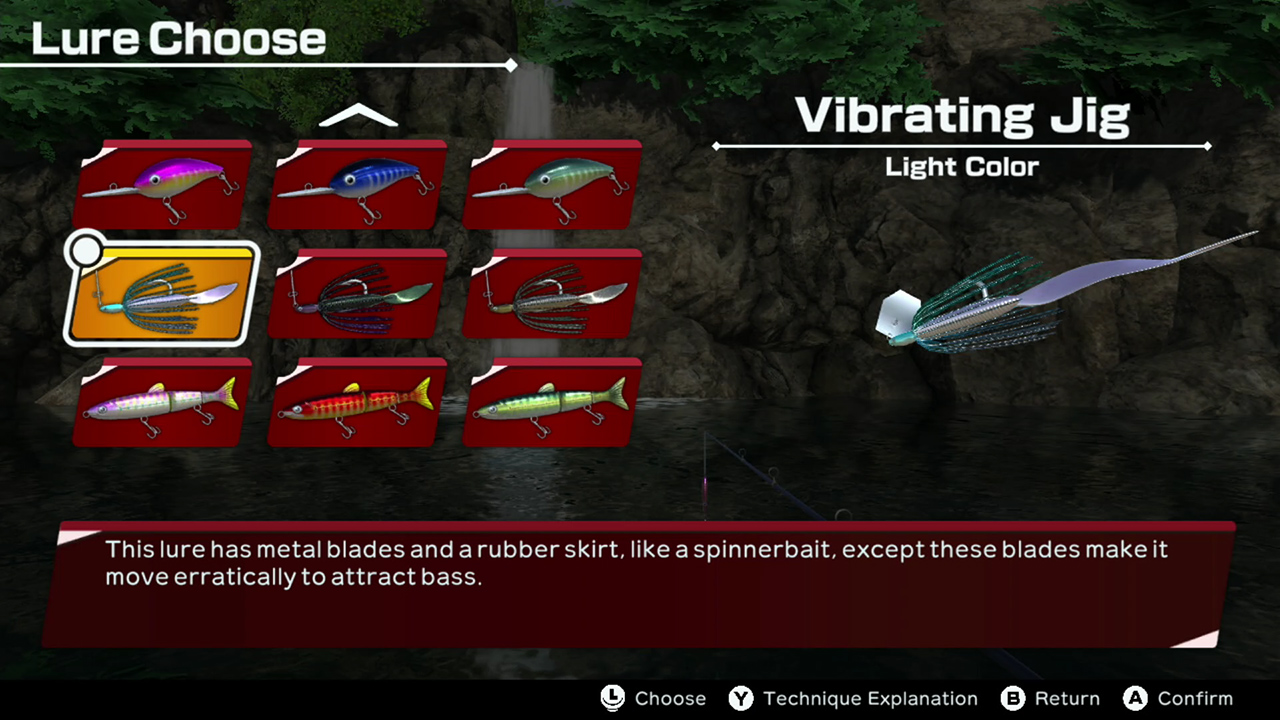The width and height of the screenshot is (1280, 720).
Task: Click the selection circle on the highlighted lure
Action: [86, 251]
